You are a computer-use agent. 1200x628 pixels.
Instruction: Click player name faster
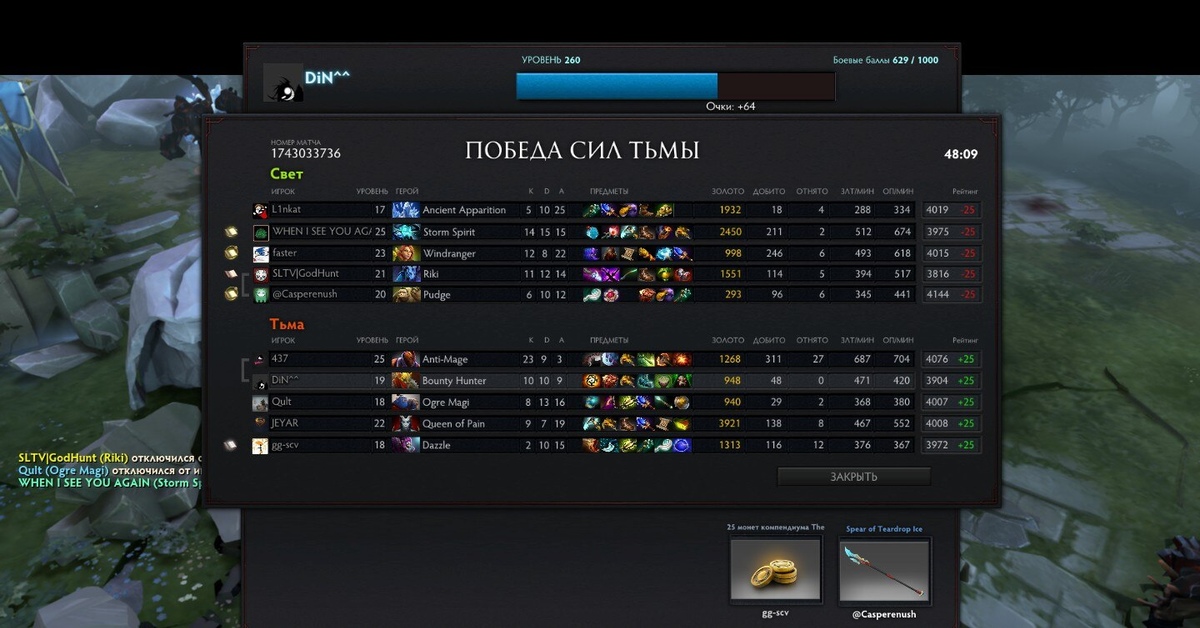tap(285, 253)
